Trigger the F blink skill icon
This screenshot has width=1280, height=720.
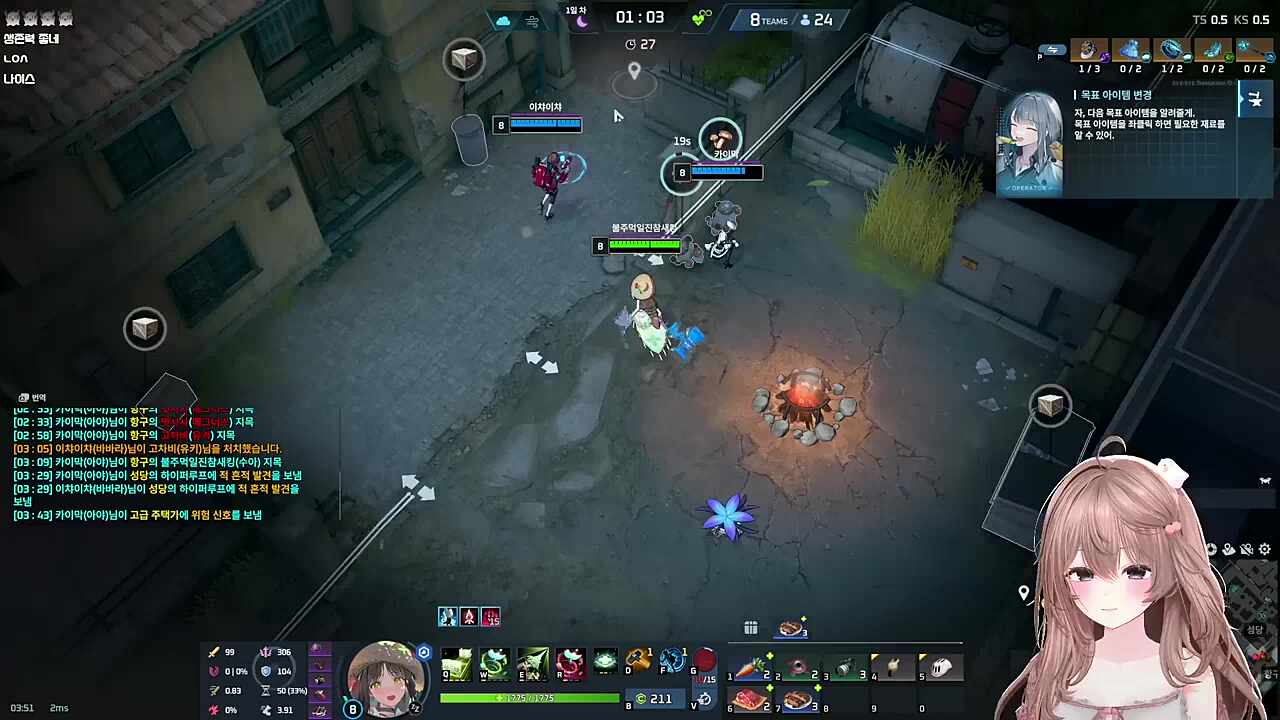[672, 661]
